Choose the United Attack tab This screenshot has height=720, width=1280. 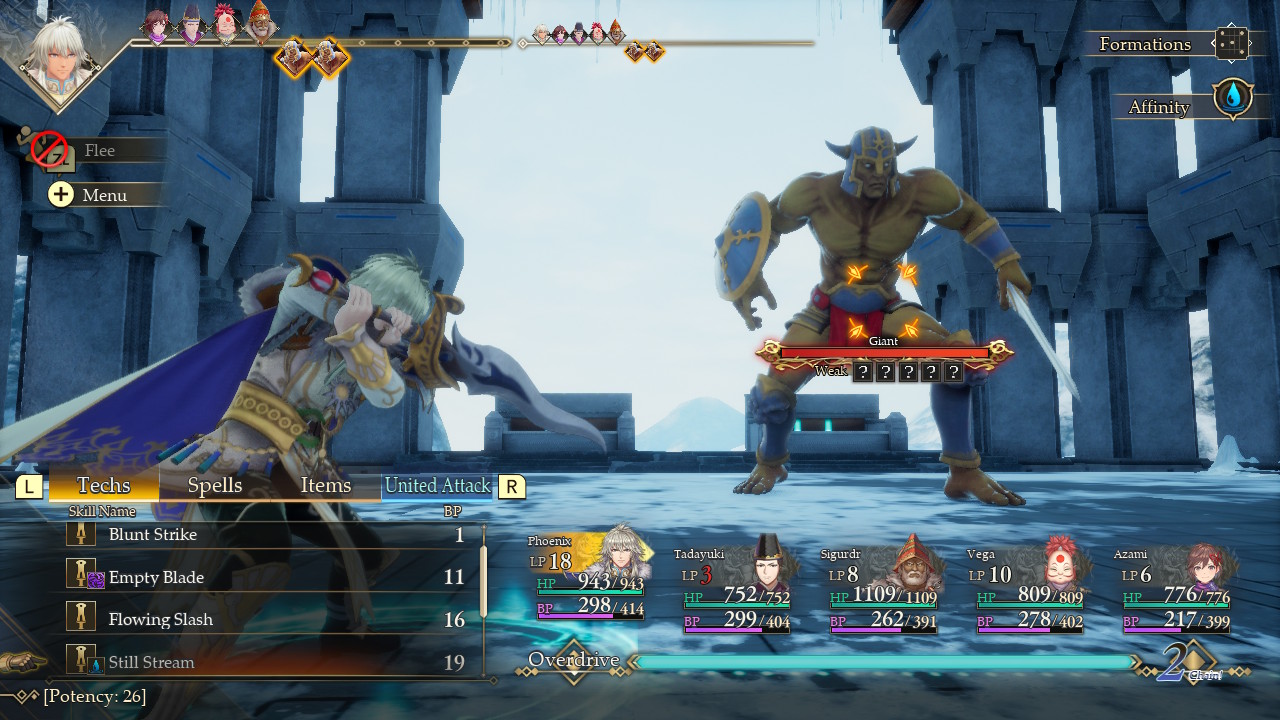point(438,486)
